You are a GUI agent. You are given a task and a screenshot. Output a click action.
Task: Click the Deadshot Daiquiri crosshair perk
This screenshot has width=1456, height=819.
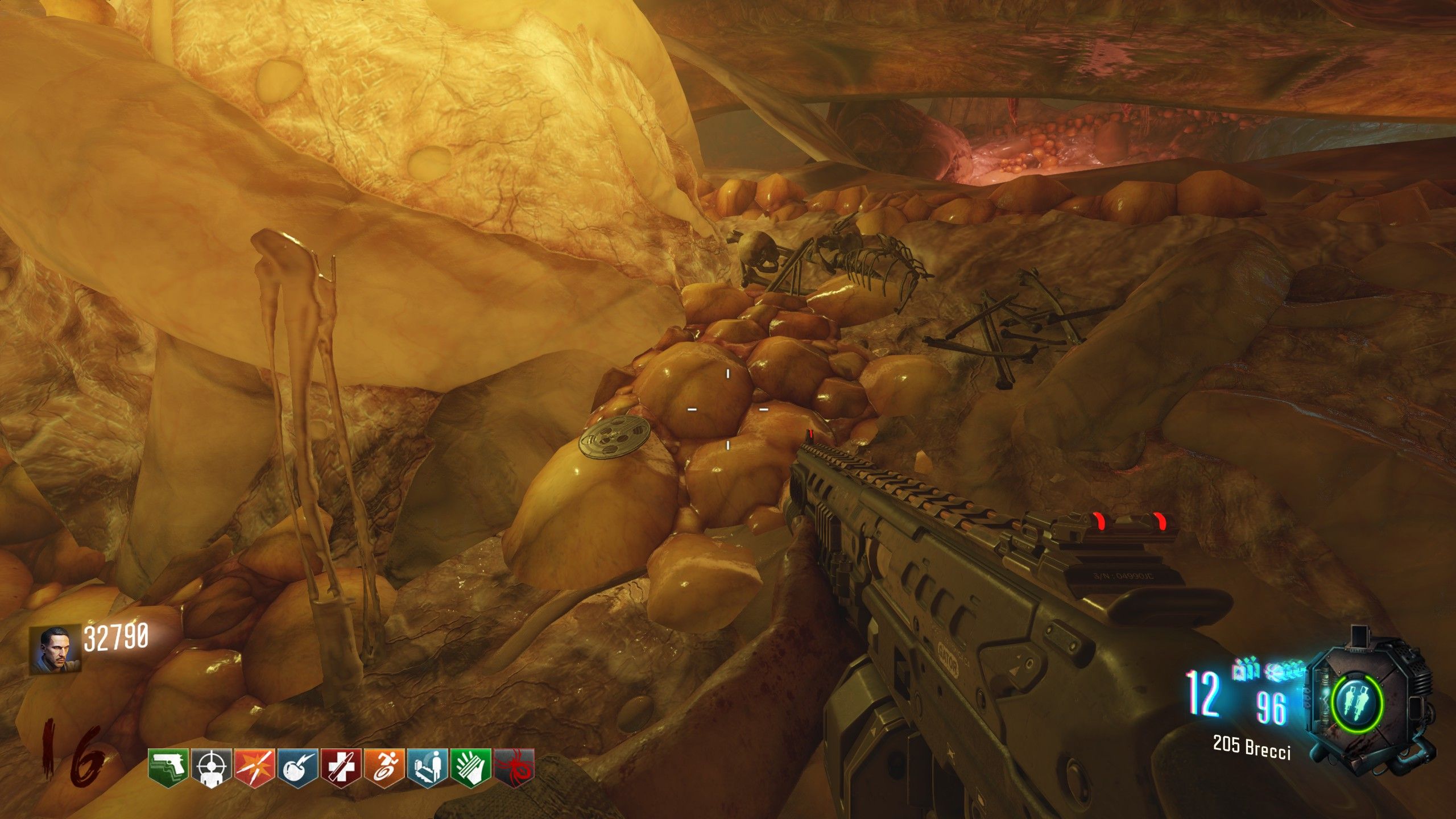(212, 768)
